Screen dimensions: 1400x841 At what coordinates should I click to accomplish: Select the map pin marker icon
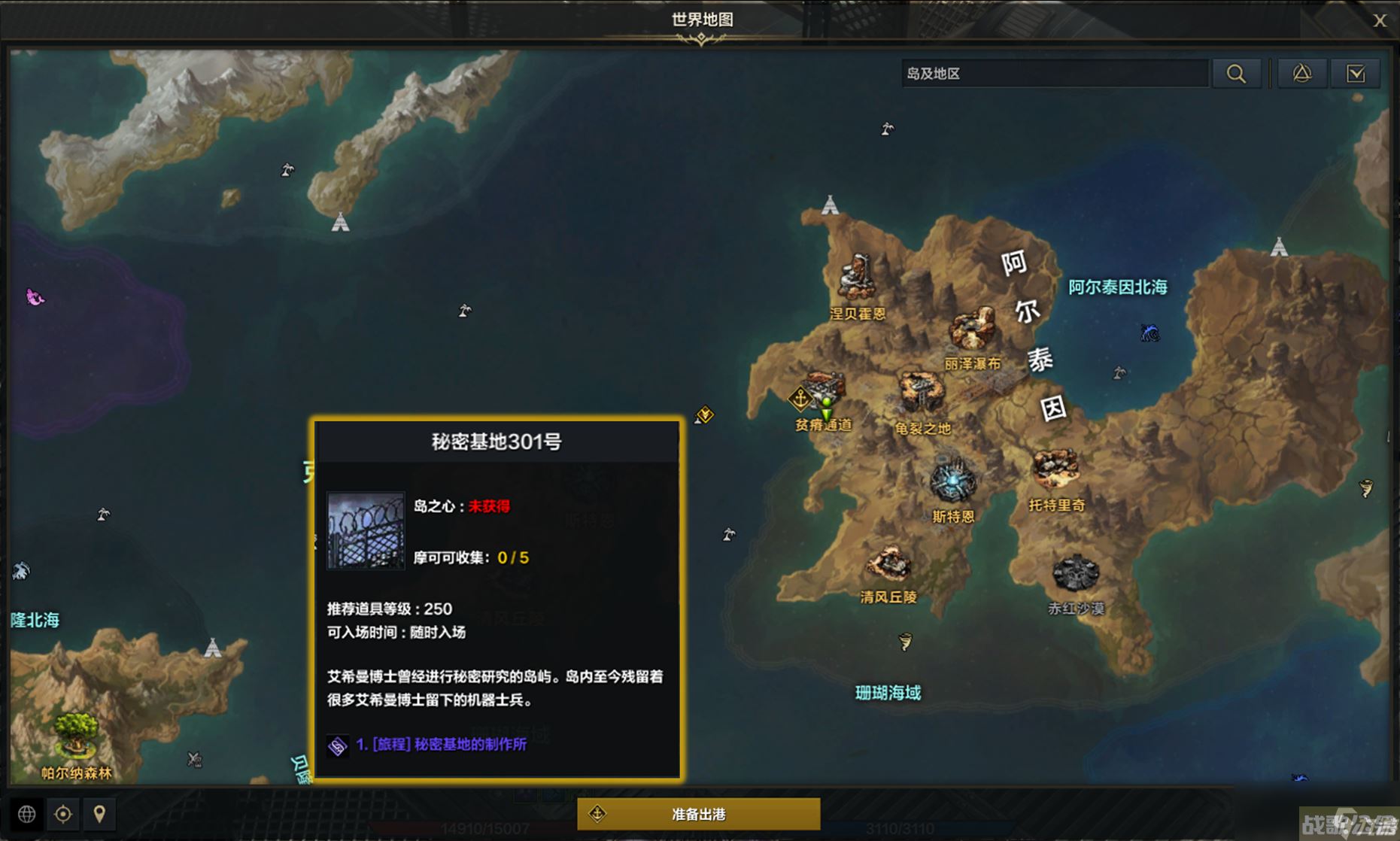click(x=100, y=814)
